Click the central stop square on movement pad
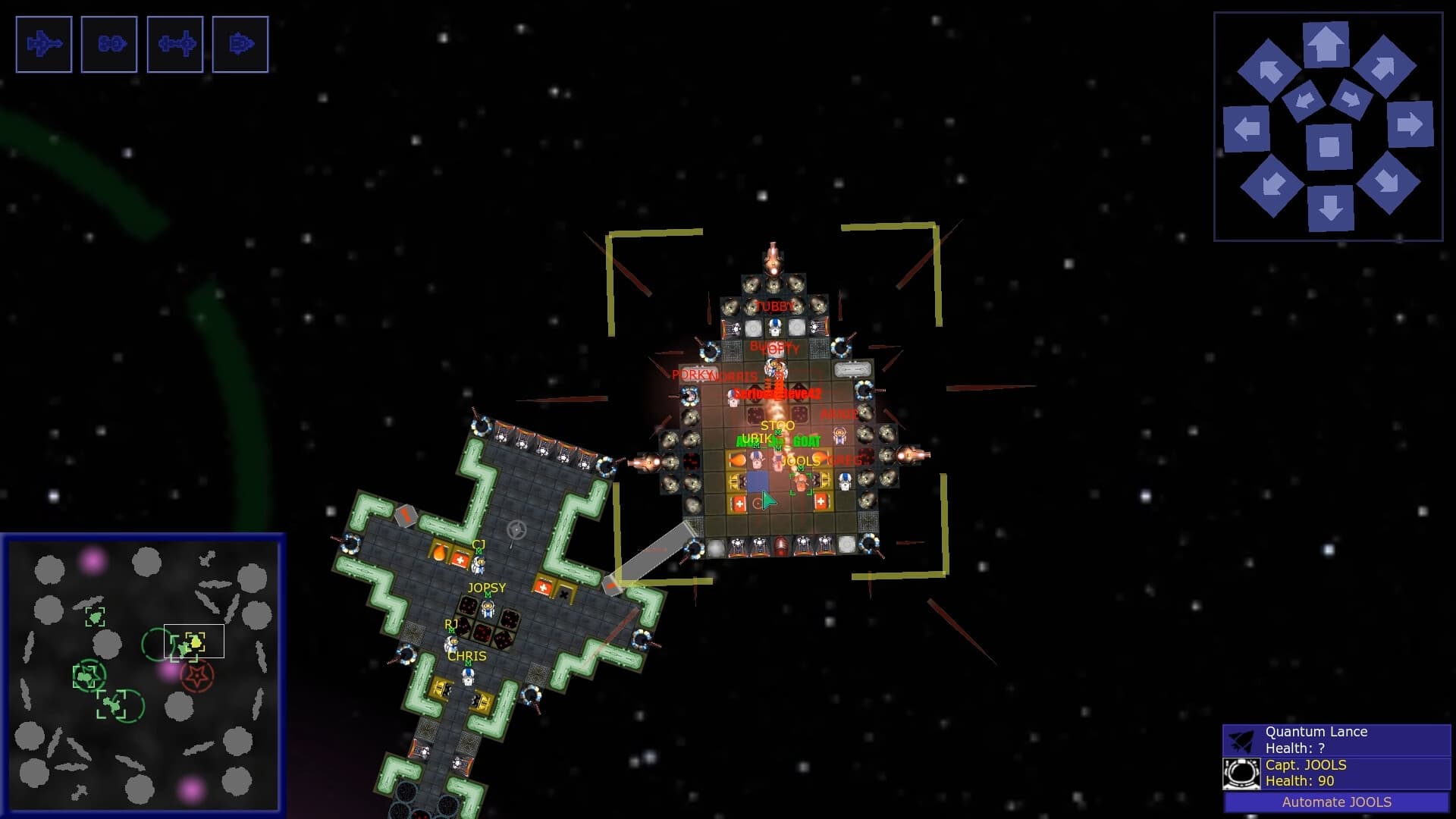This screenshot has height=819, width=1456. point(1329,147)
